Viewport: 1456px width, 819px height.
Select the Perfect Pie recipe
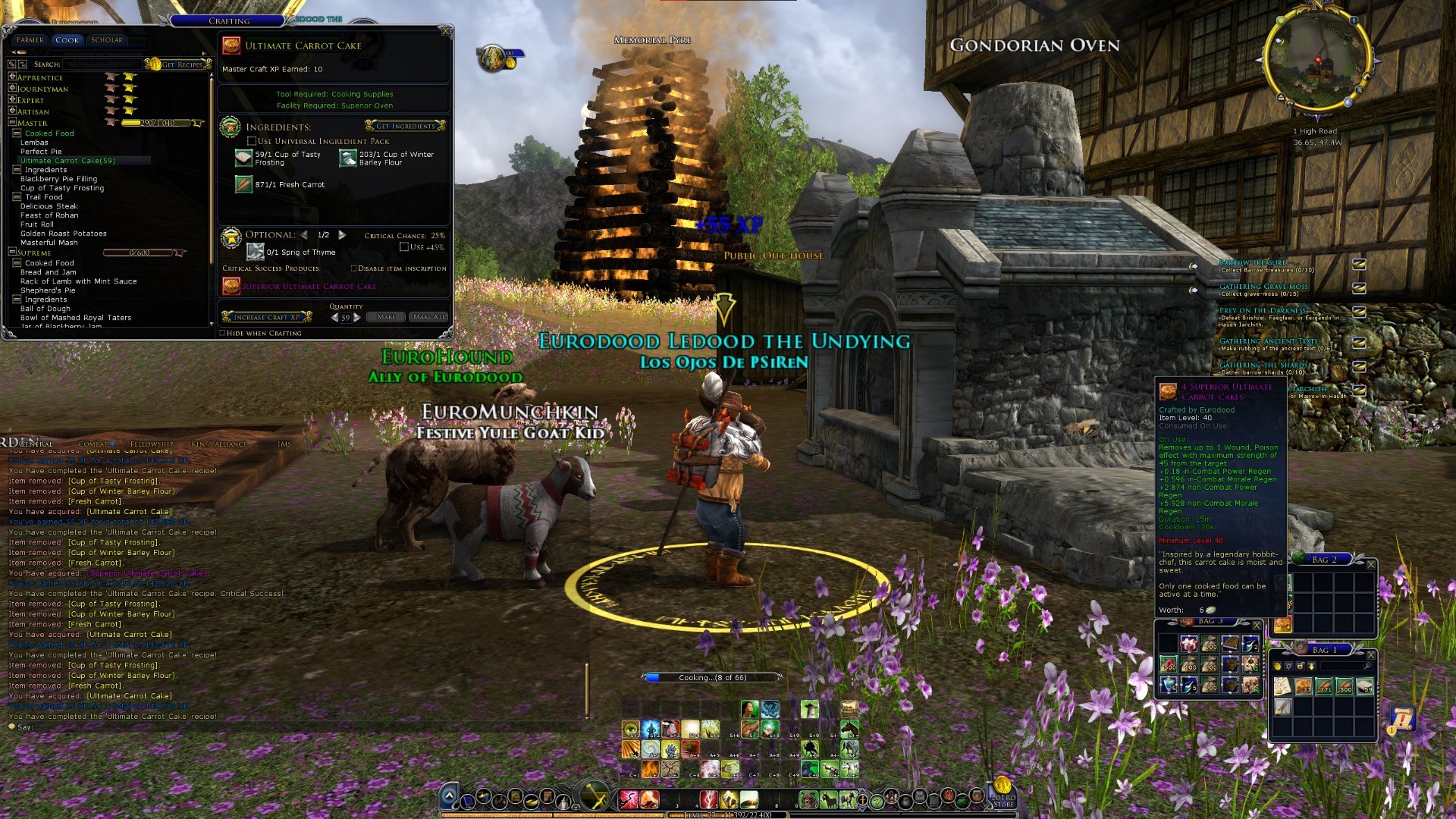pos(41,152)
